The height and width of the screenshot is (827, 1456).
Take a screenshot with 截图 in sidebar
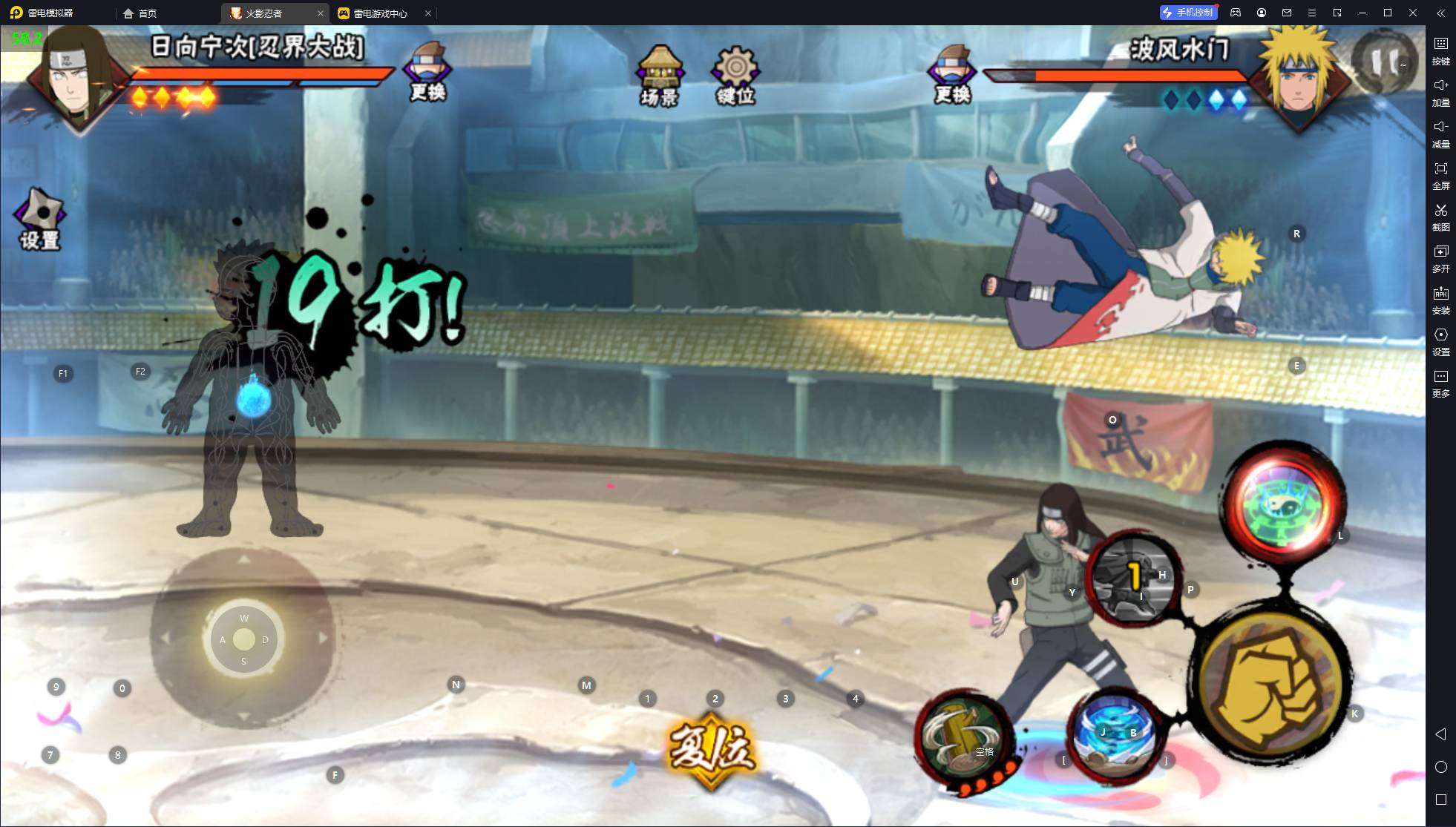click(x=1440, y=217)
